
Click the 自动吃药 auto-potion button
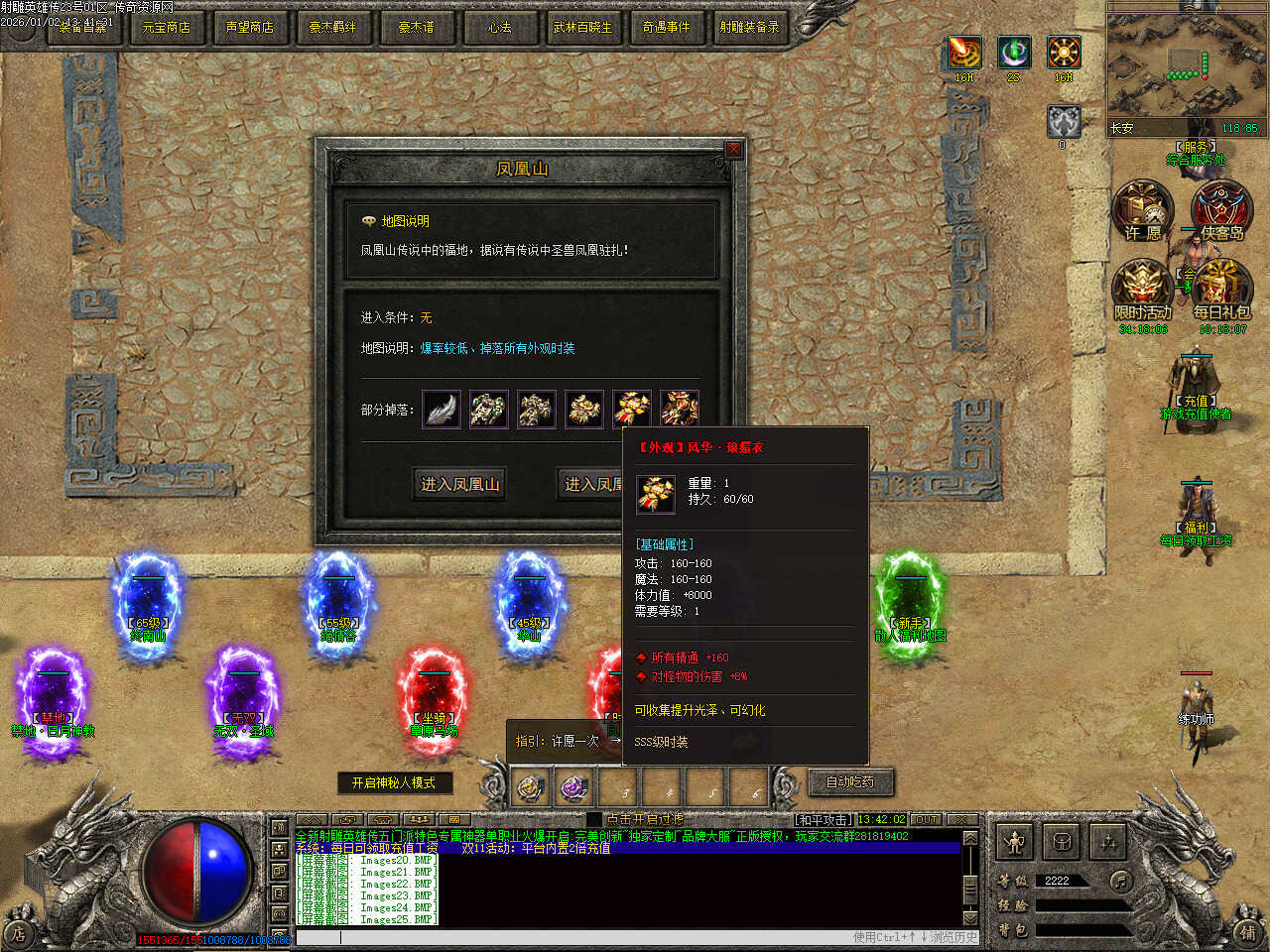(850, 781)
